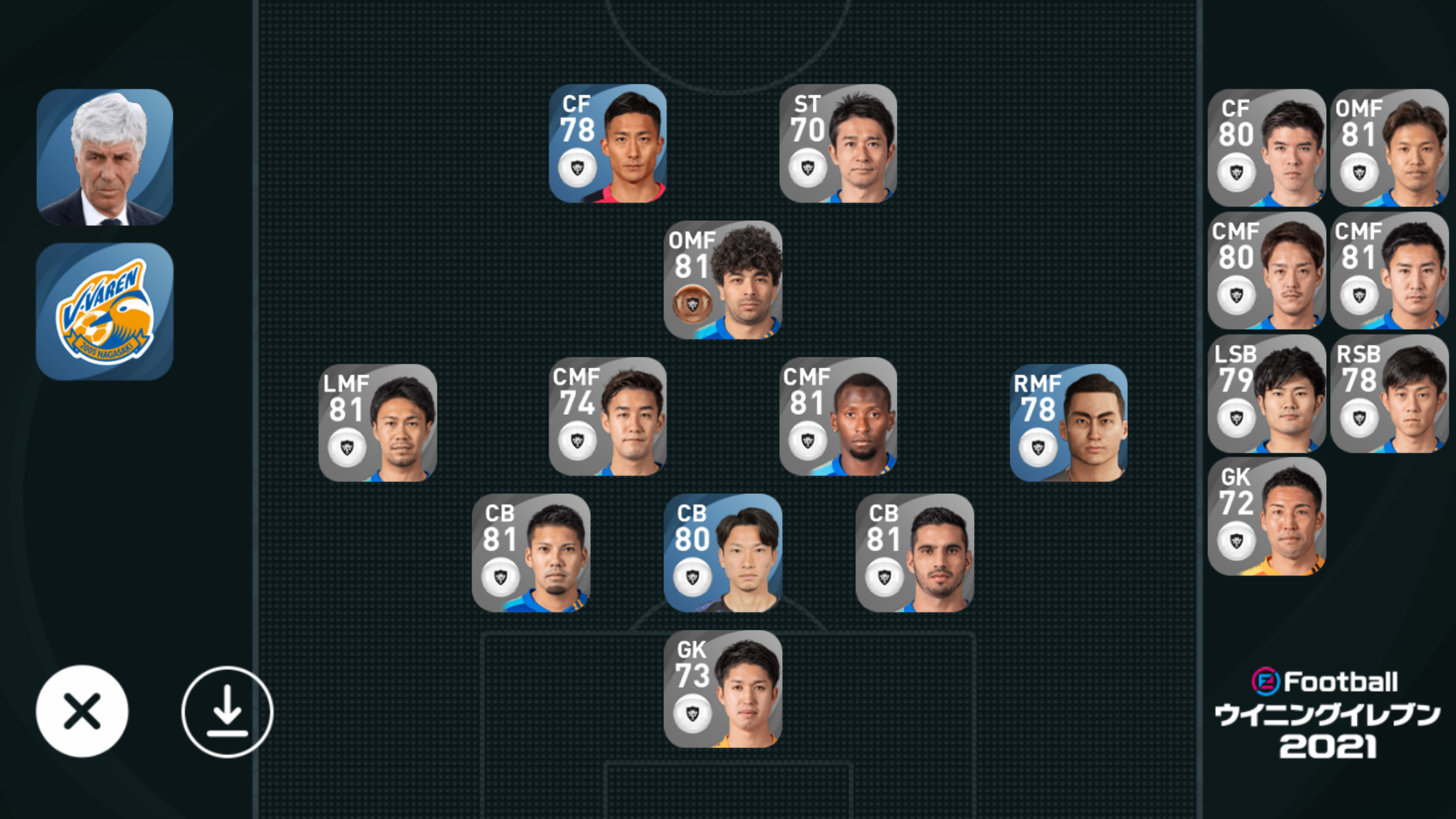Choose the substitute CMF 80 card
Viewport: 1456px width, 819px height.
pos(1266,270)
